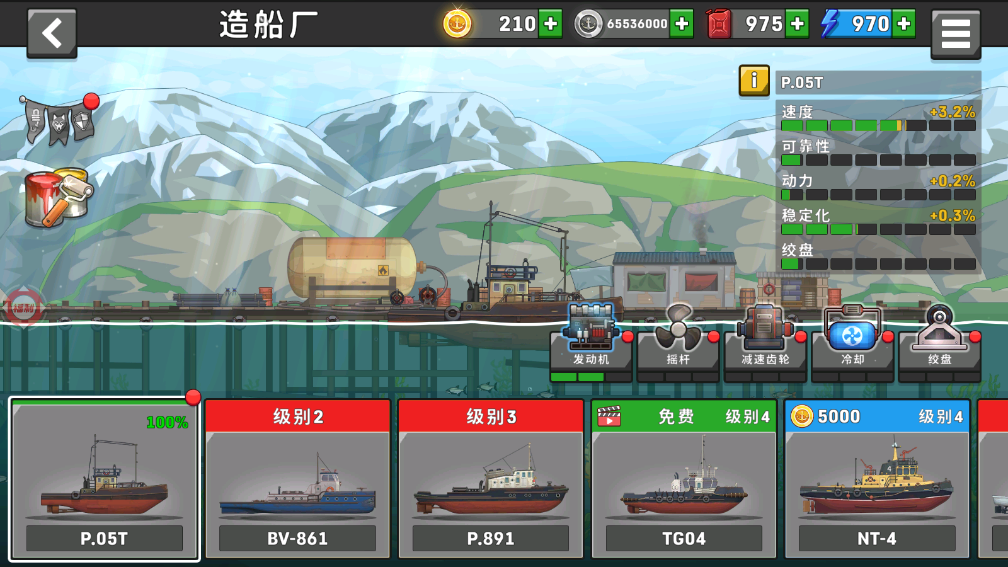
Task: Choose the BV-861 ship card
Action: pyautogui.click(x=297, y=480)
